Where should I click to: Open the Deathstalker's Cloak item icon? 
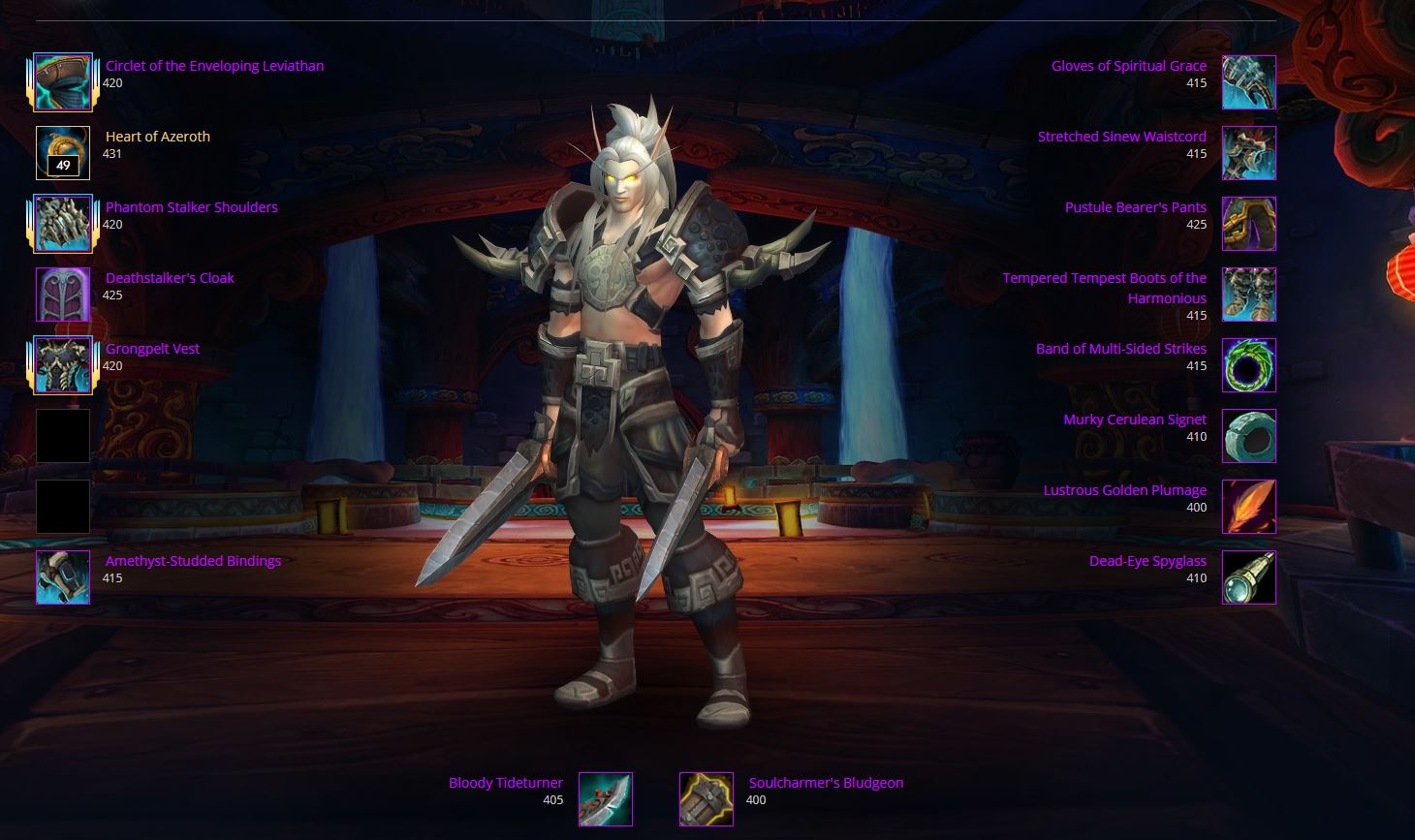pos(62,294)
